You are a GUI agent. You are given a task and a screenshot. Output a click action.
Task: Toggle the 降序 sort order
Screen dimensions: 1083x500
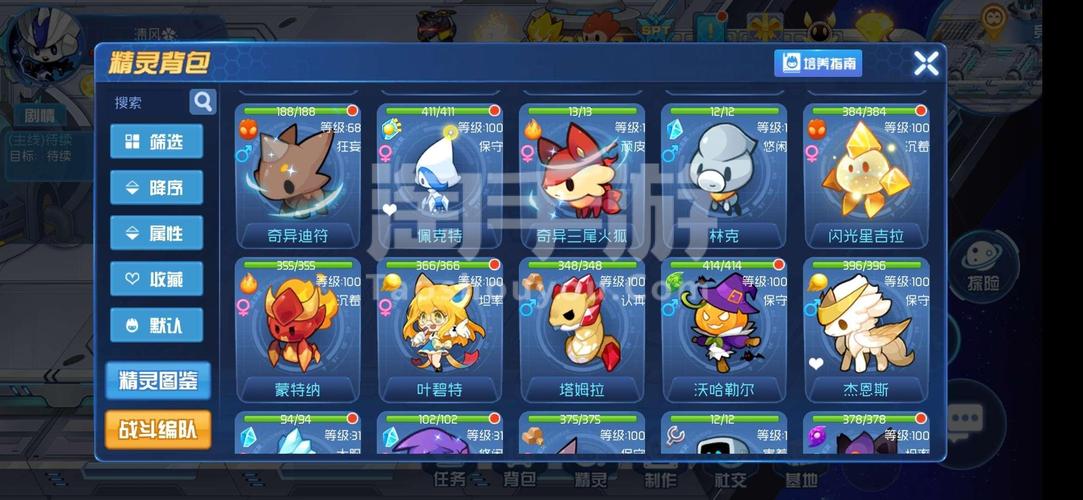[x=156, y=187]
